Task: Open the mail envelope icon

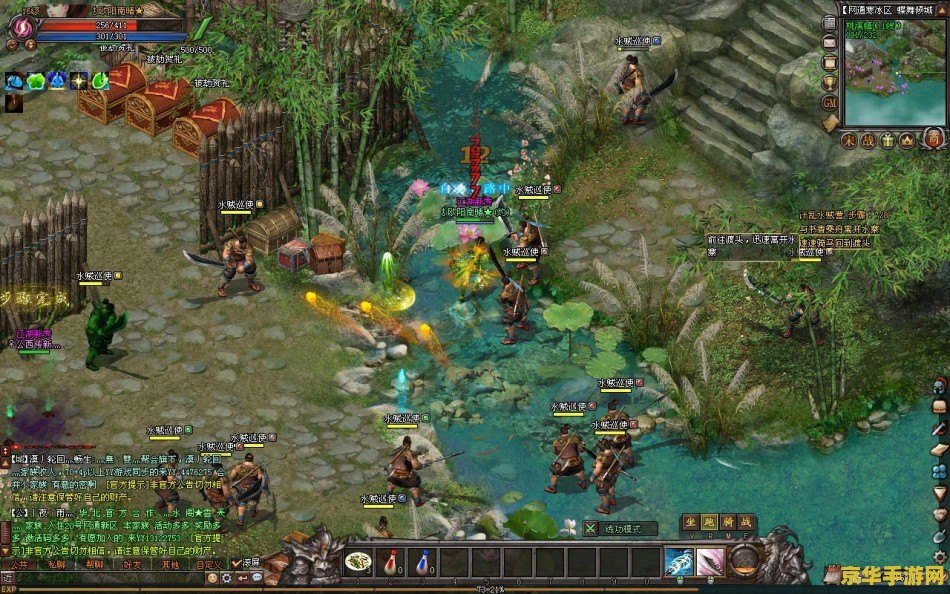Action: (829, 43)
